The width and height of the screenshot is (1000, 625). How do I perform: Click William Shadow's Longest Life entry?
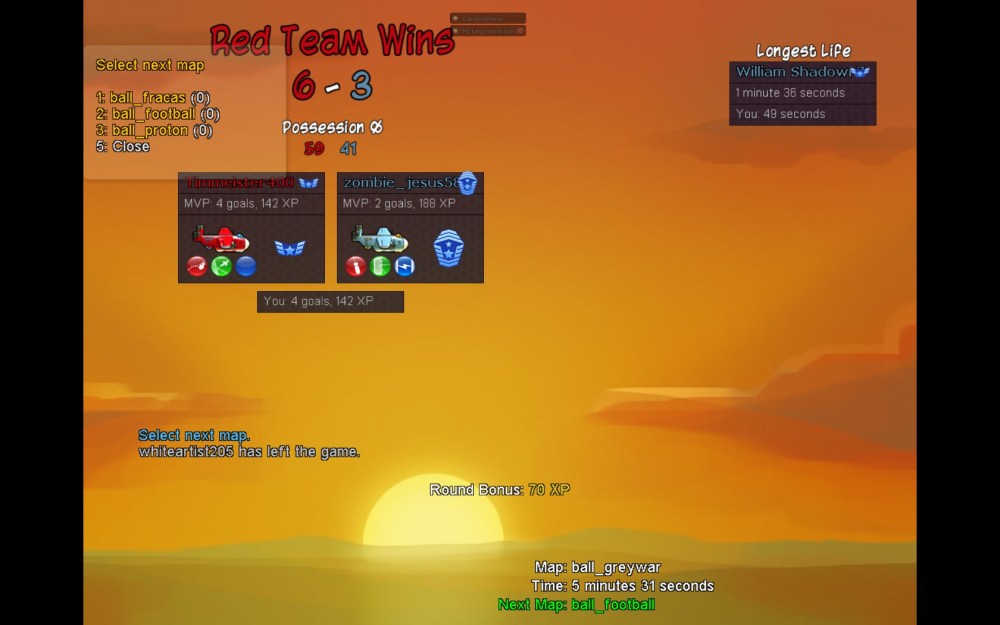click(x=802, y=72)
